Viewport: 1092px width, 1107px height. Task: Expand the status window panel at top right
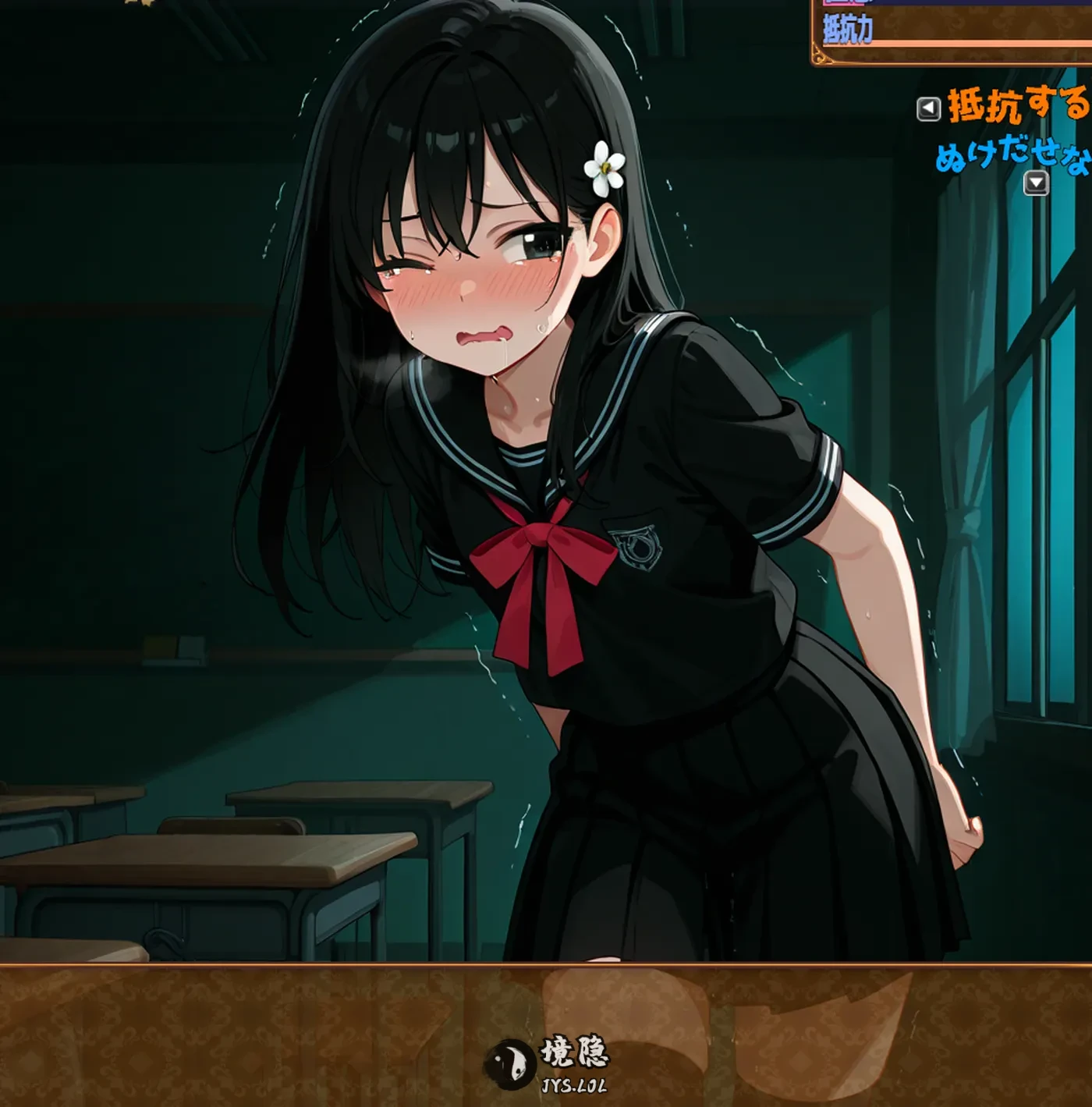952,31
